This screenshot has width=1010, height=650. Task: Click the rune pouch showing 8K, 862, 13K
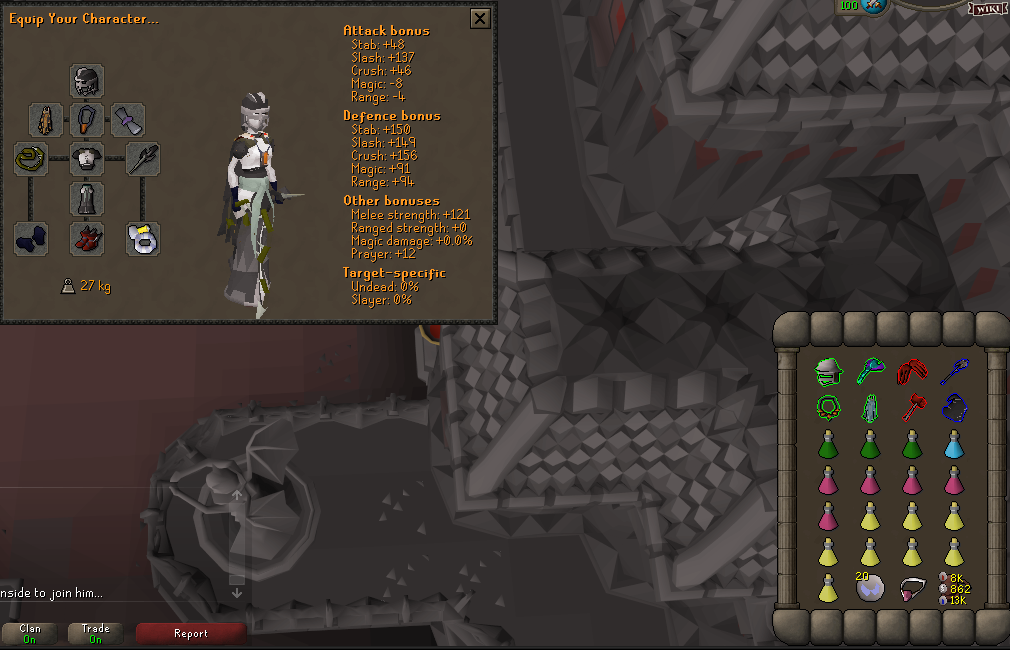953,588
